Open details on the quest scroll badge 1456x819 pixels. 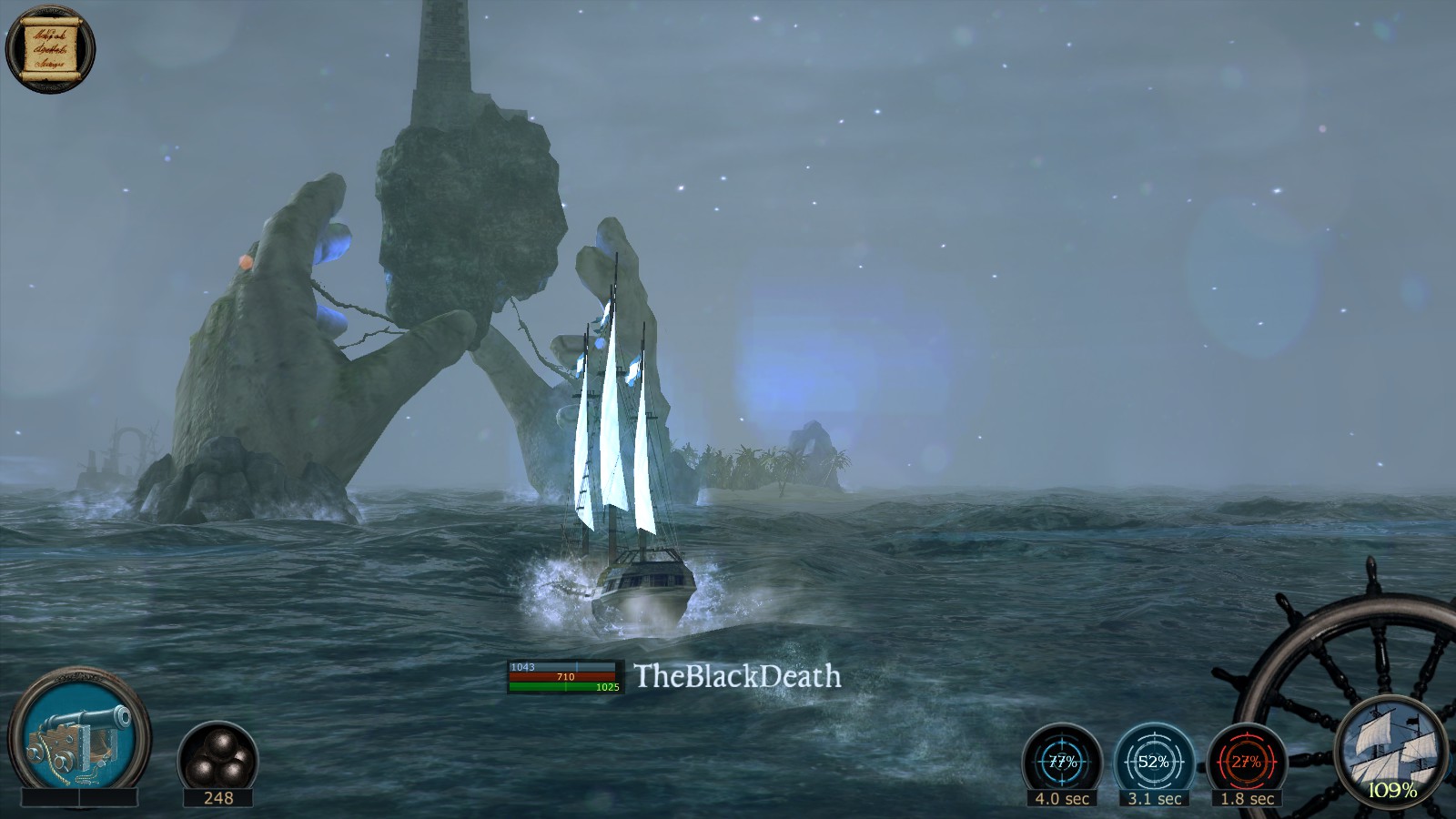[x=50, y=45]
